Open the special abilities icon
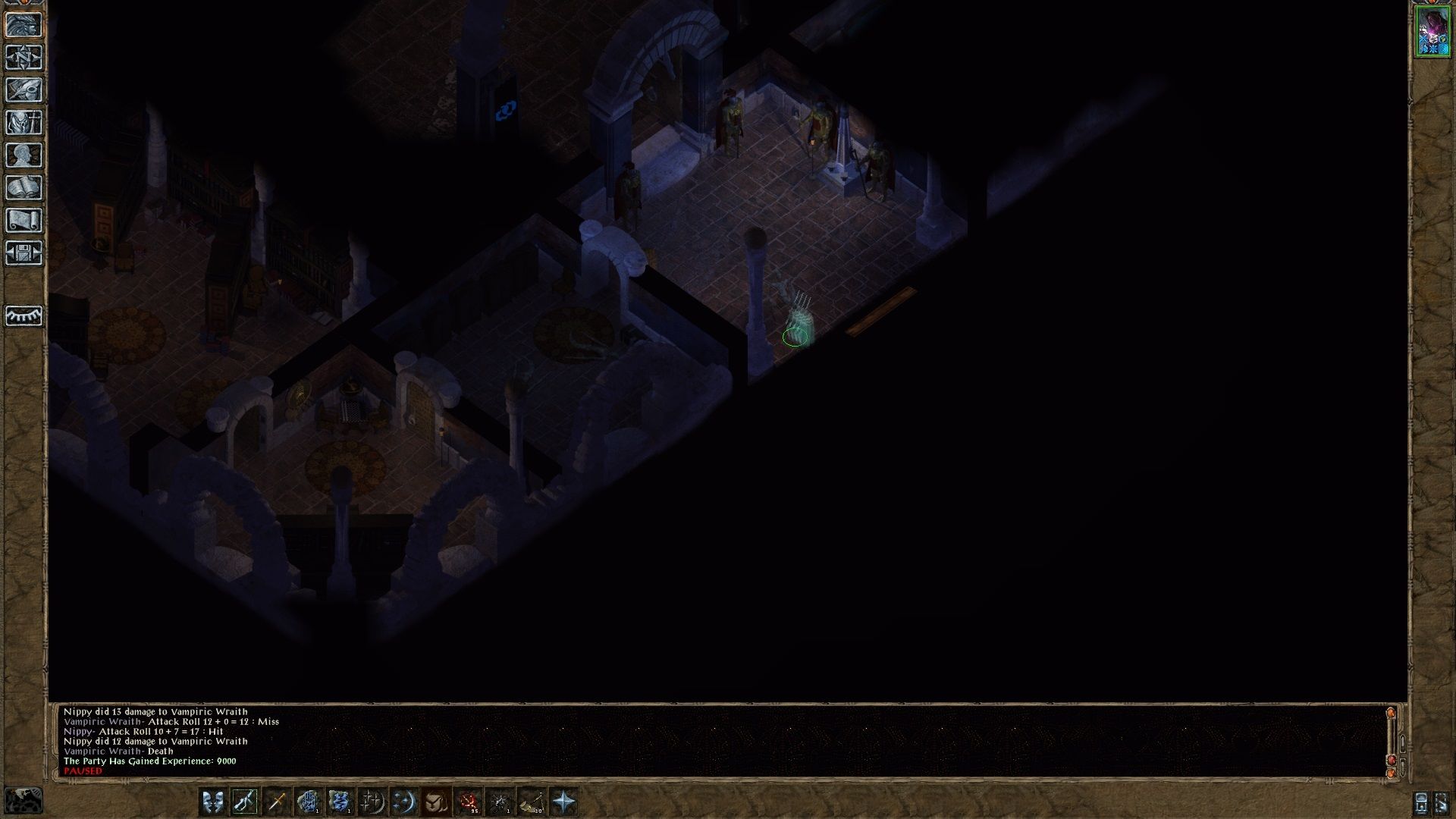 coord(404,800)
